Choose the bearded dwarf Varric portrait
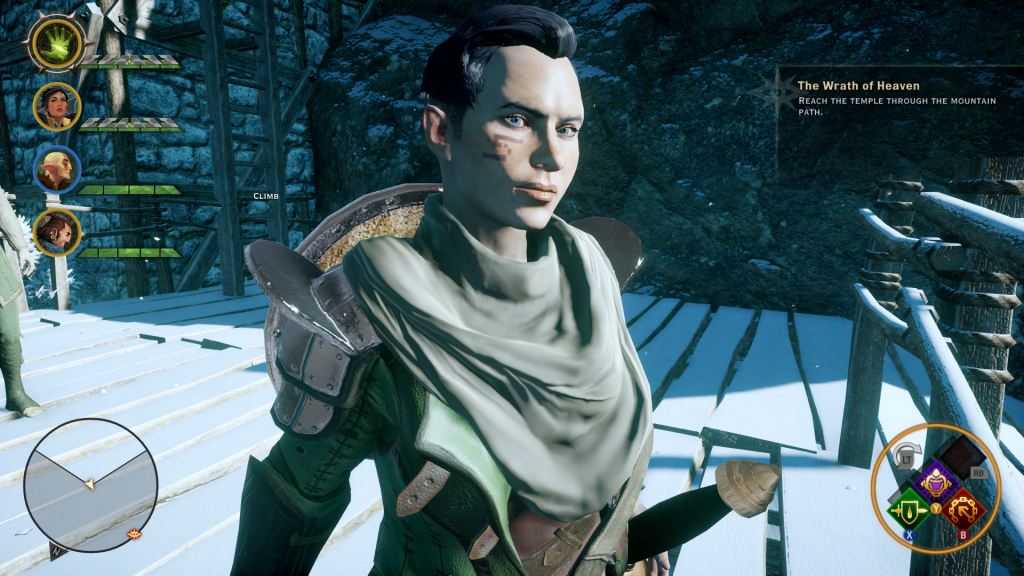1024x576 pixels. tap(57, 231)
